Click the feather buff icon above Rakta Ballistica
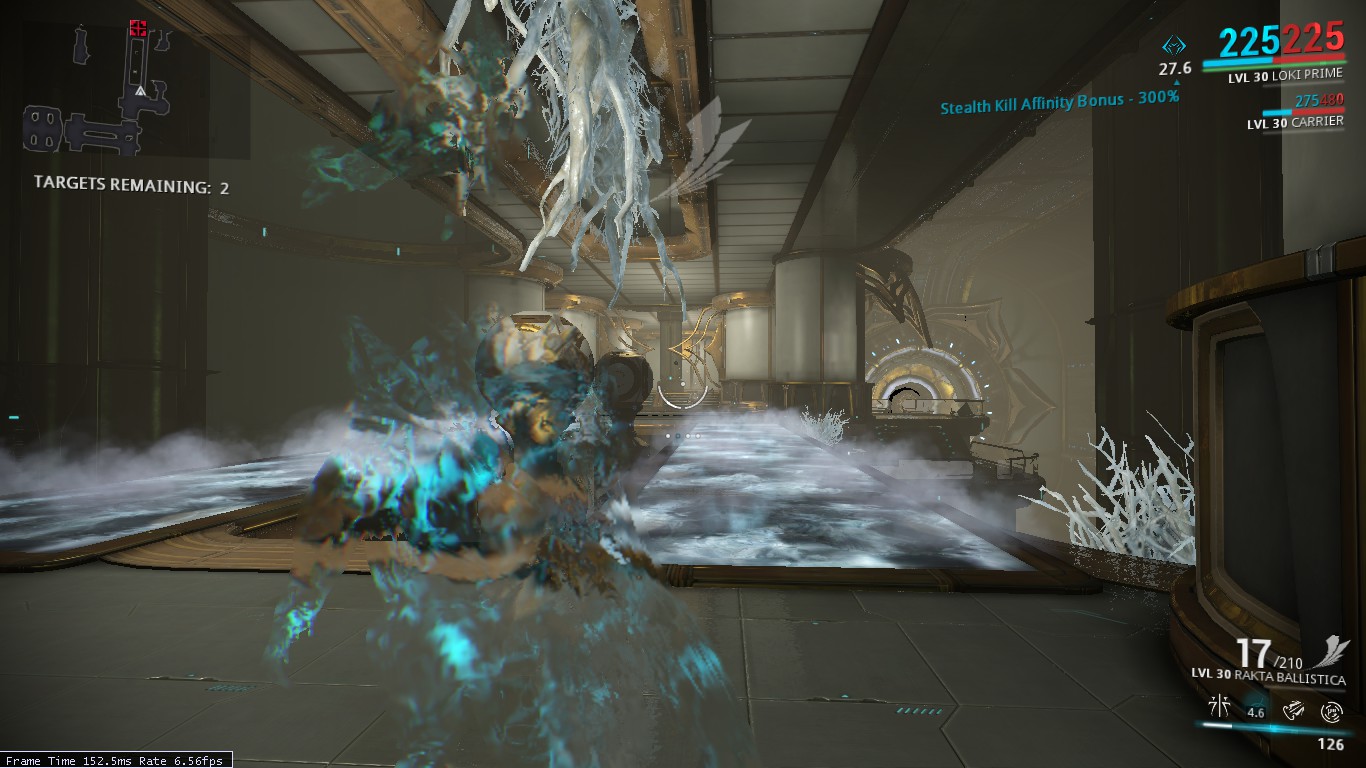Image resolution: width=1366 pixels, height=768 pixels. point(1332,653)
